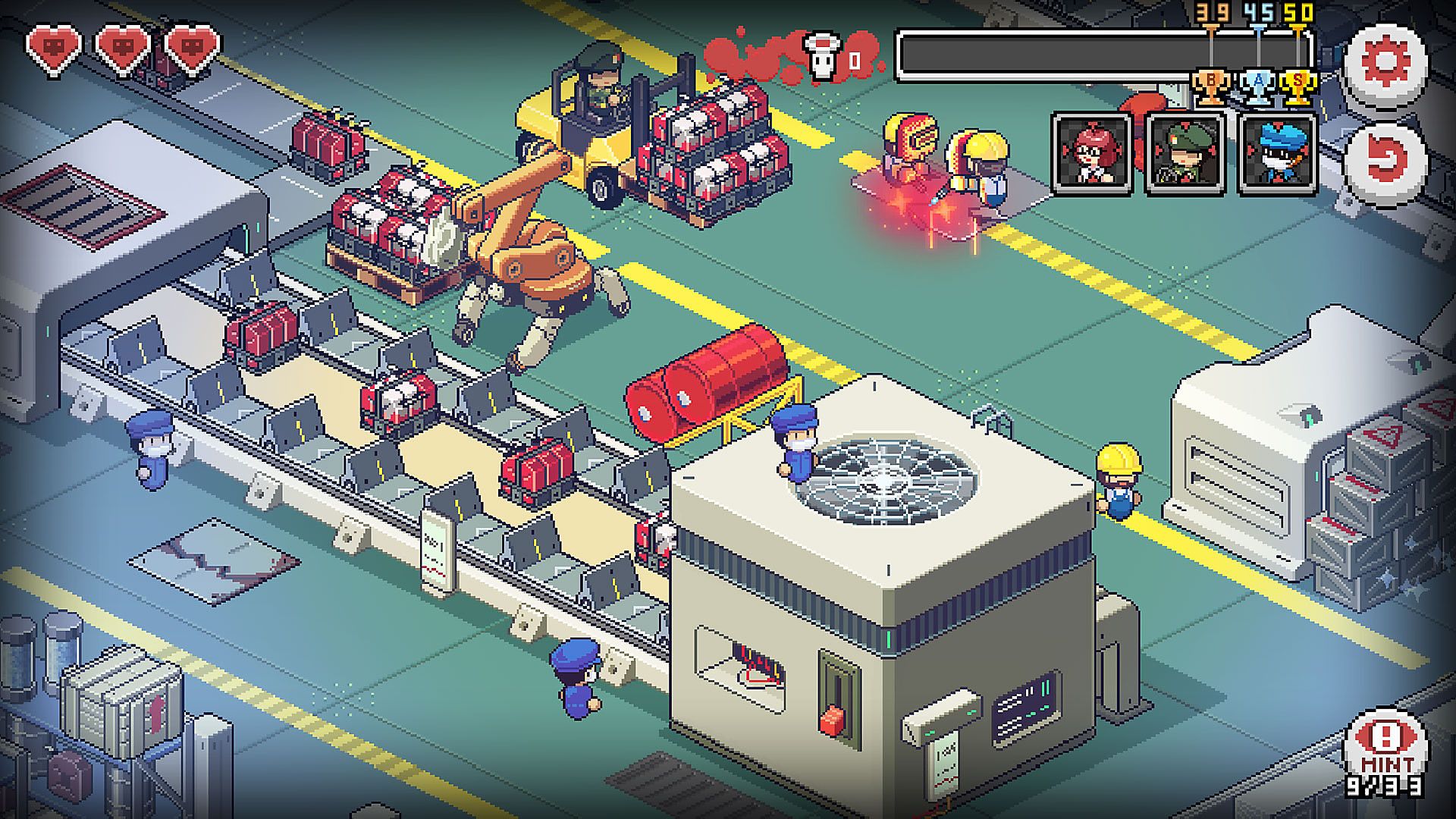Open the gear settings menu
The height and width of the screenshot is (819, 1456).
coord(1385,64)
